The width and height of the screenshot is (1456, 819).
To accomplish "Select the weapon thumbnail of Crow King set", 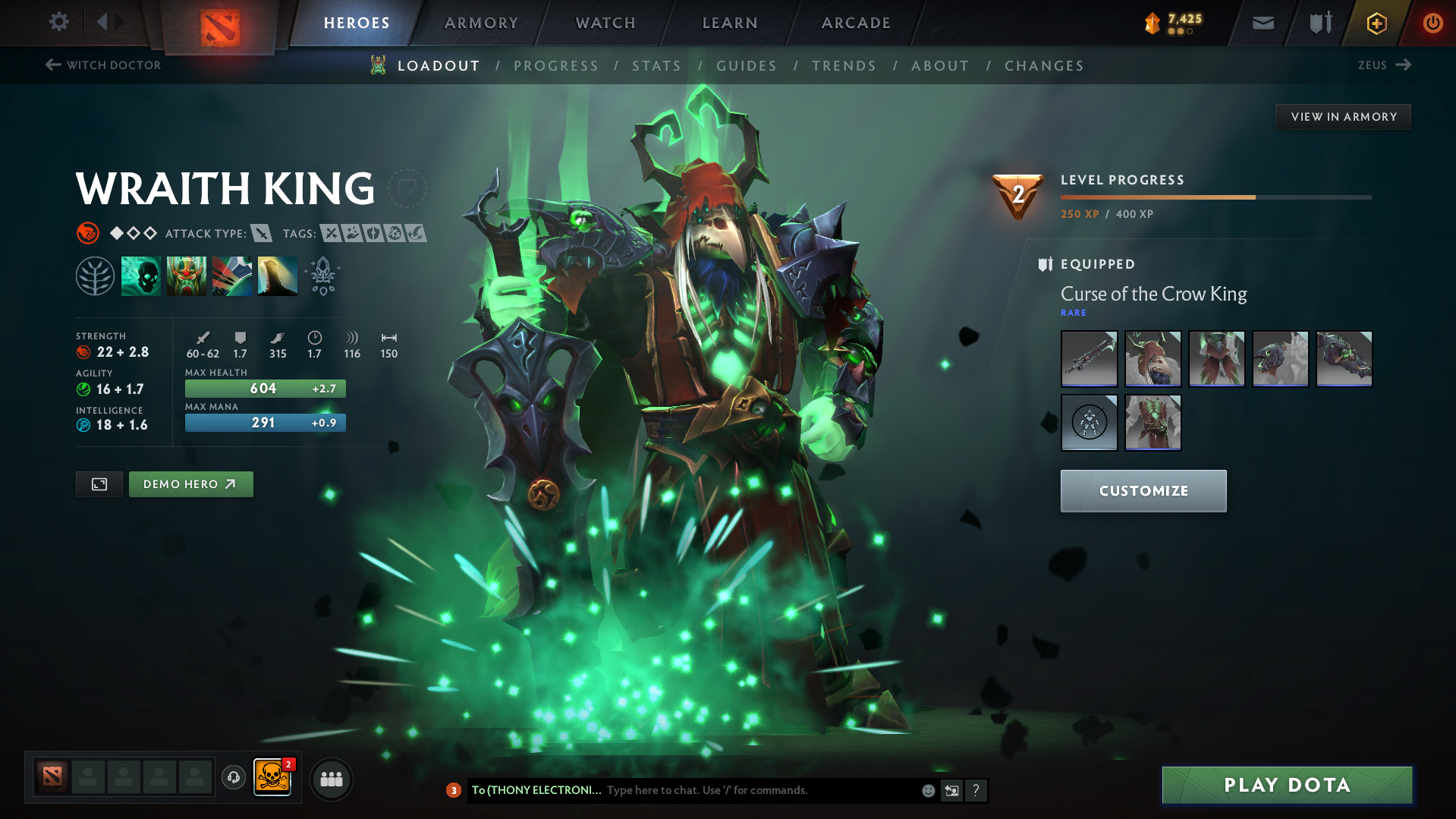I will click(x=1089, y=358).
